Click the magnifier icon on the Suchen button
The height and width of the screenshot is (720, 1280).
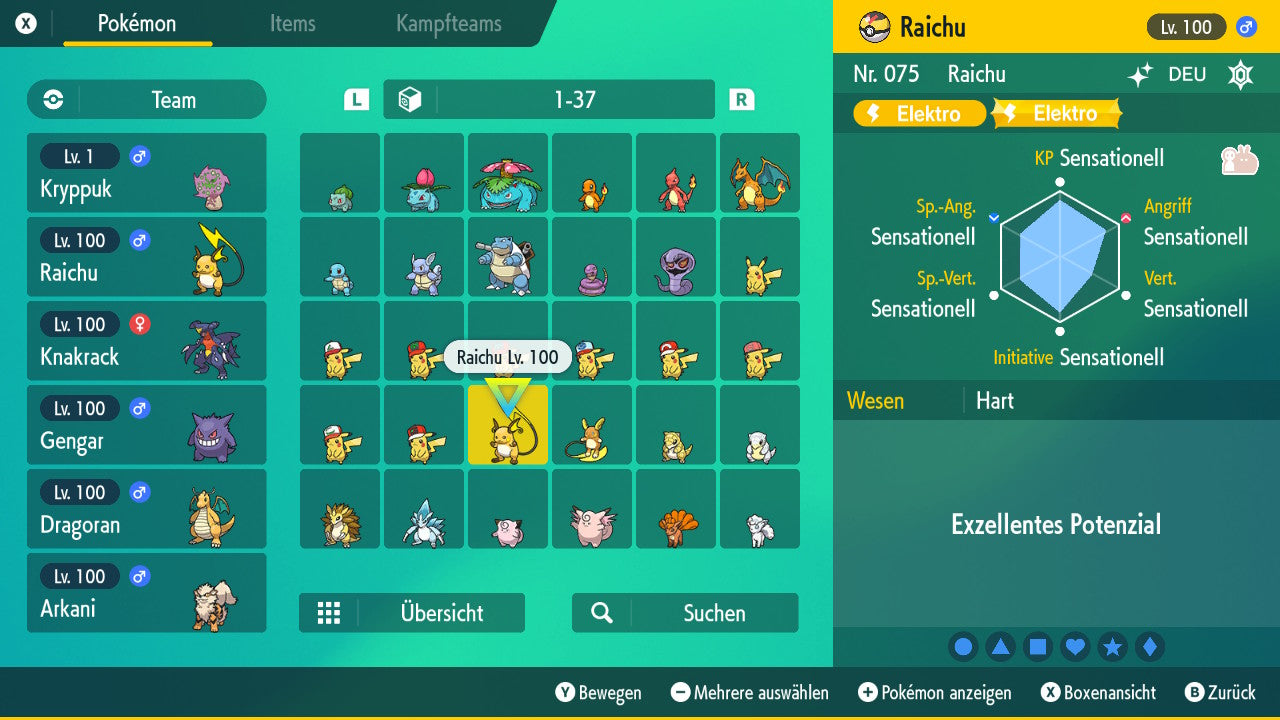click(x=601, y=612)
